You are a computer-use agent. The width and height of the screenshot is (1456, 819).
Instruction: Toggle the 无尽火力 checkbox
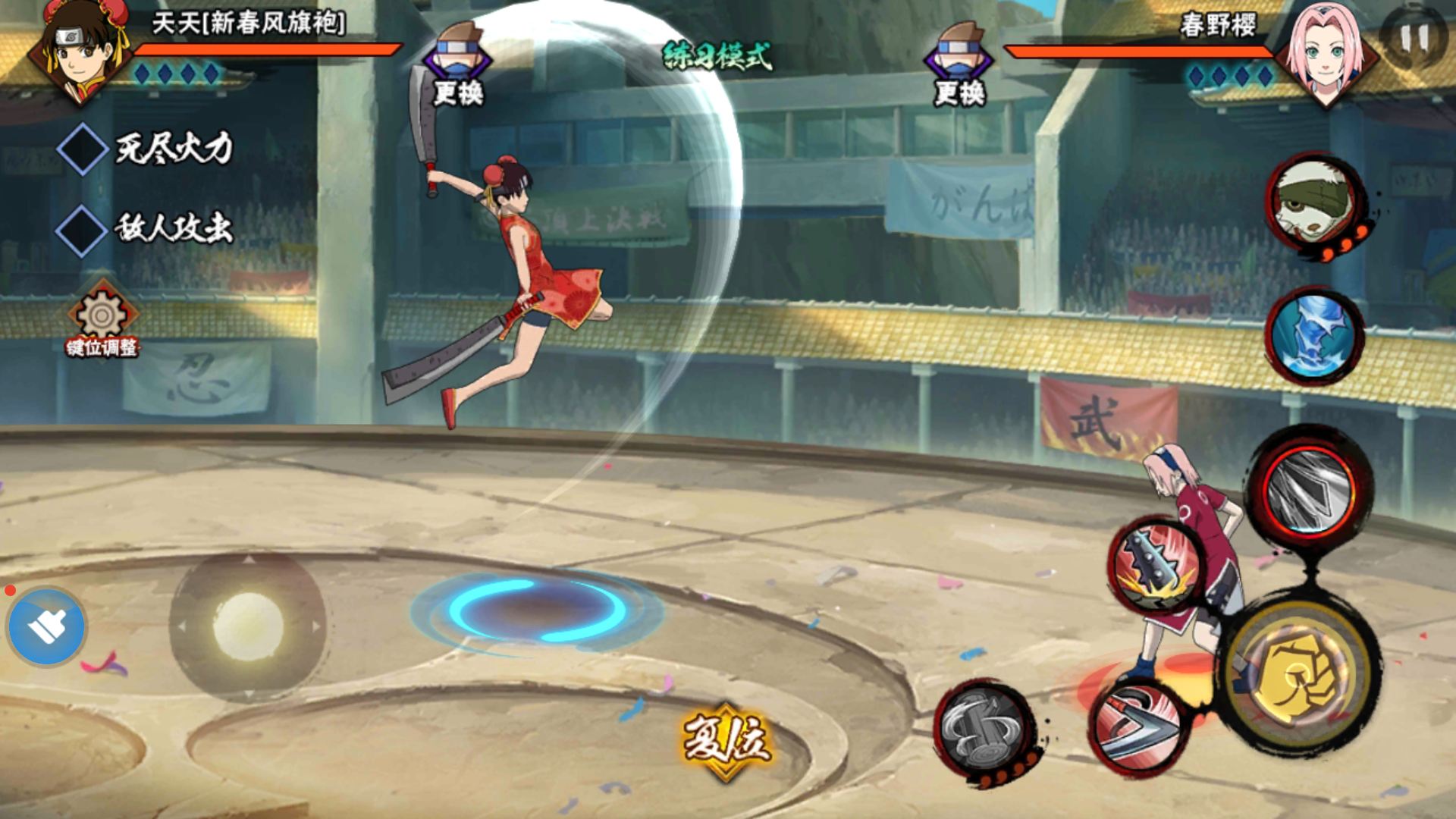pos(82,149)
